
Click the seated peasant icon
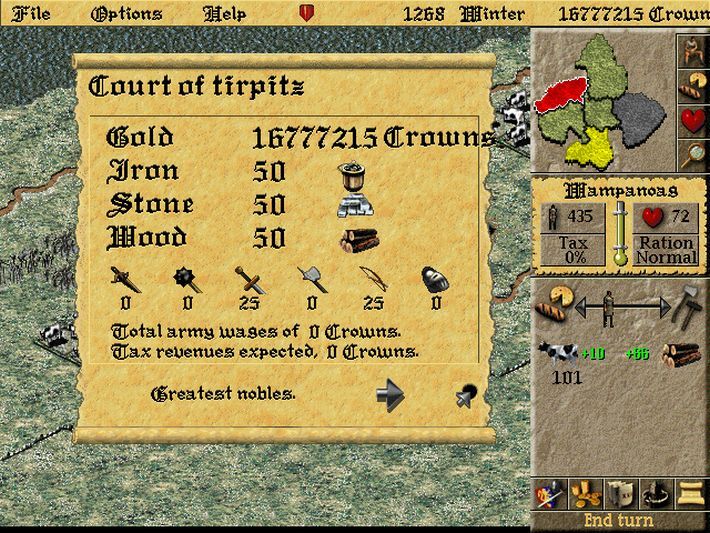[691, 51]
